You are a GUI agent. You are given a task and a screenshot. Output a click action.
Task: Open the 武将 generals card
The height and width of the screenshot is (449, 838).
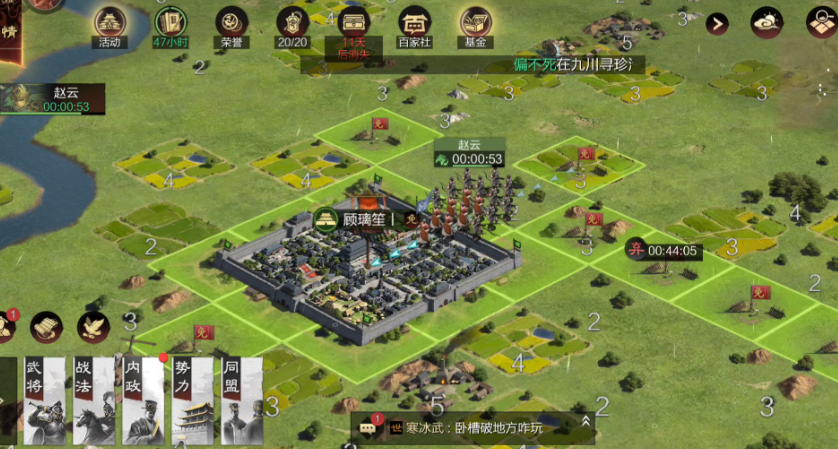pos(41,400)
